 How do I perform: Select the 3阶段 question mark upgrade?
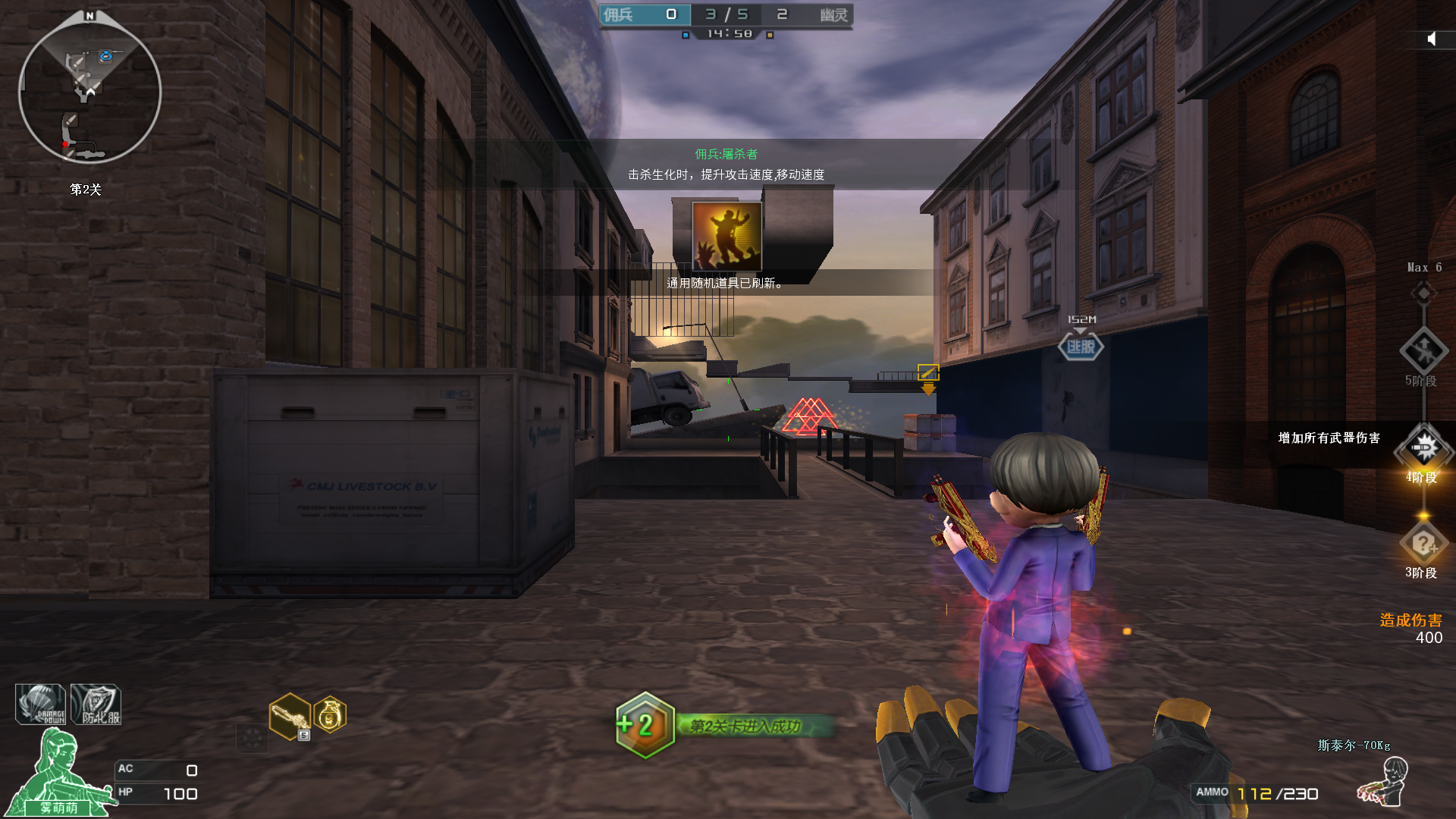(1423, 543)
